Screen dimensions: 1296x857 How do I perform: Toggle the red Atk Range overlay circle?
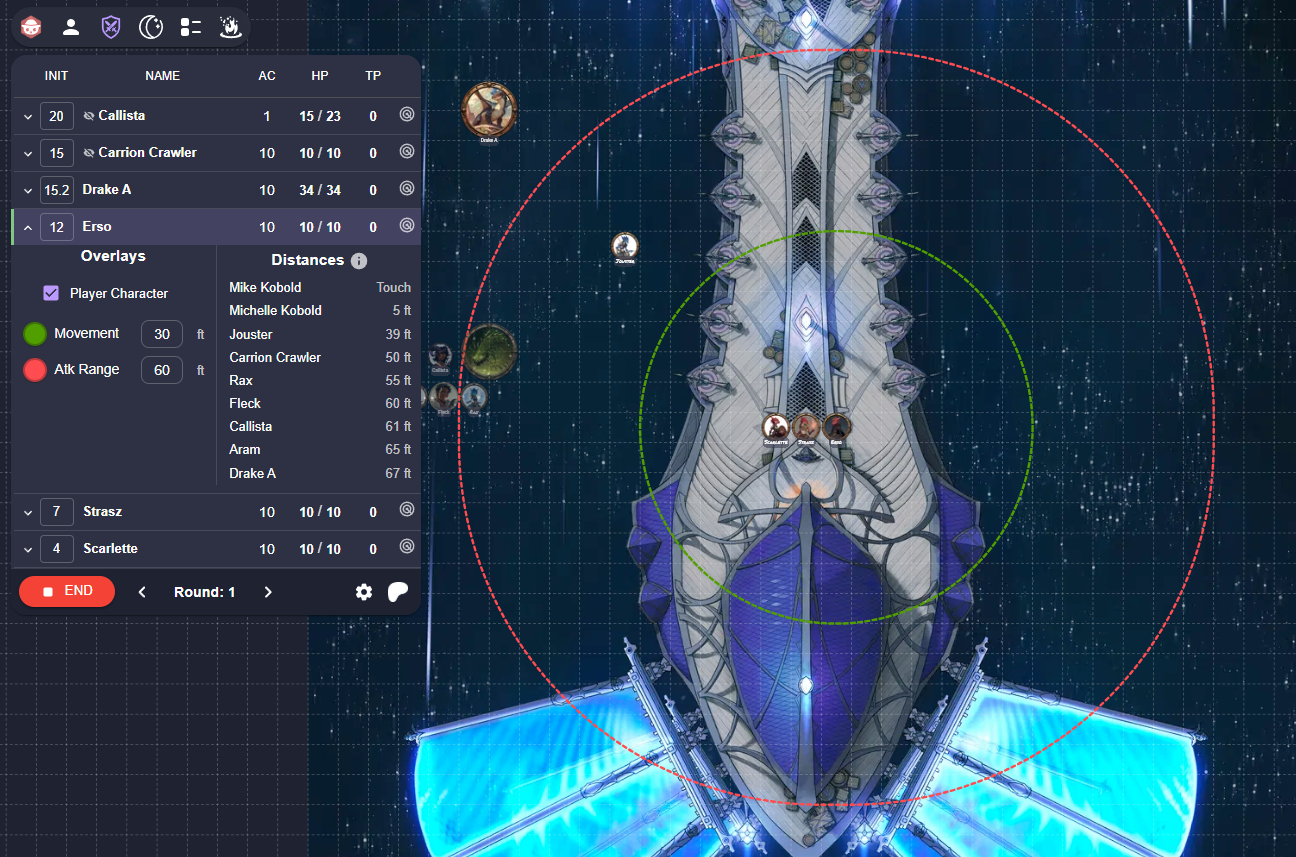(35, 370)
